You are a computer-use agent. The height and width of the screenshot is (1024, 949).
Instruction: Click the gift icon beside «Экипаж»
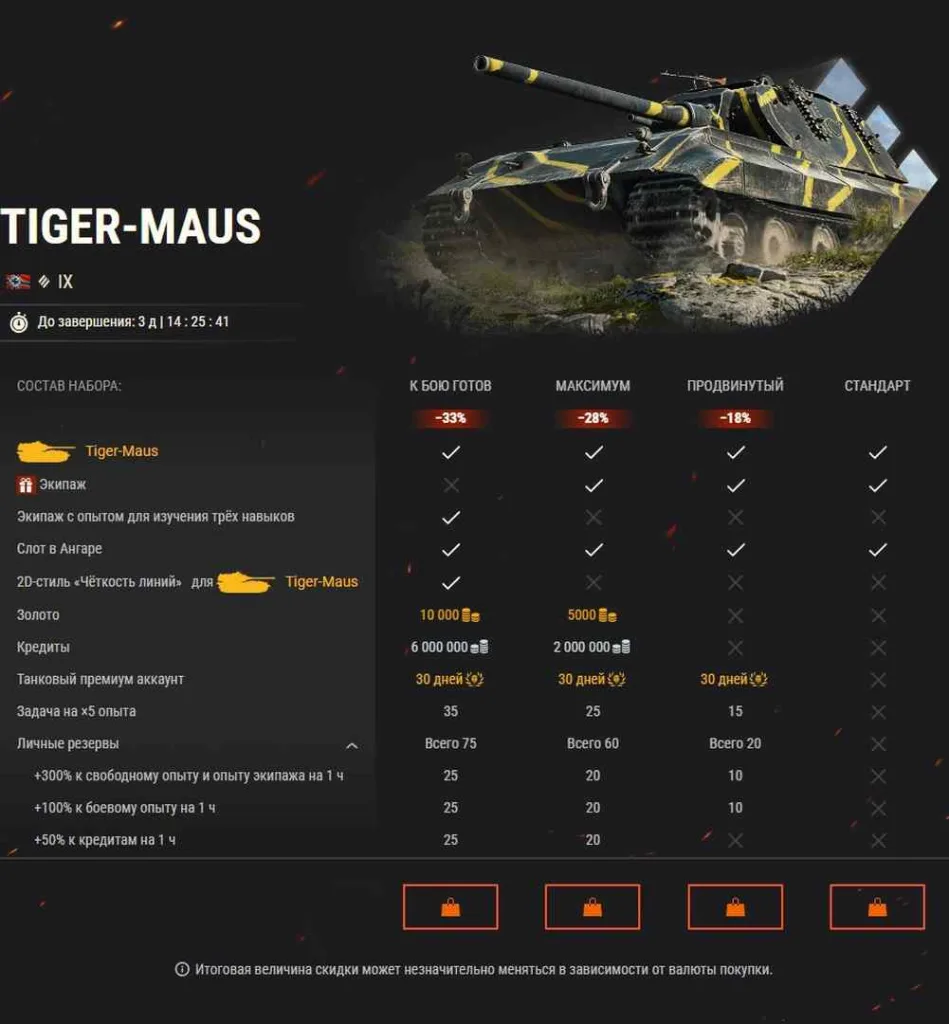tap(26, 485)
